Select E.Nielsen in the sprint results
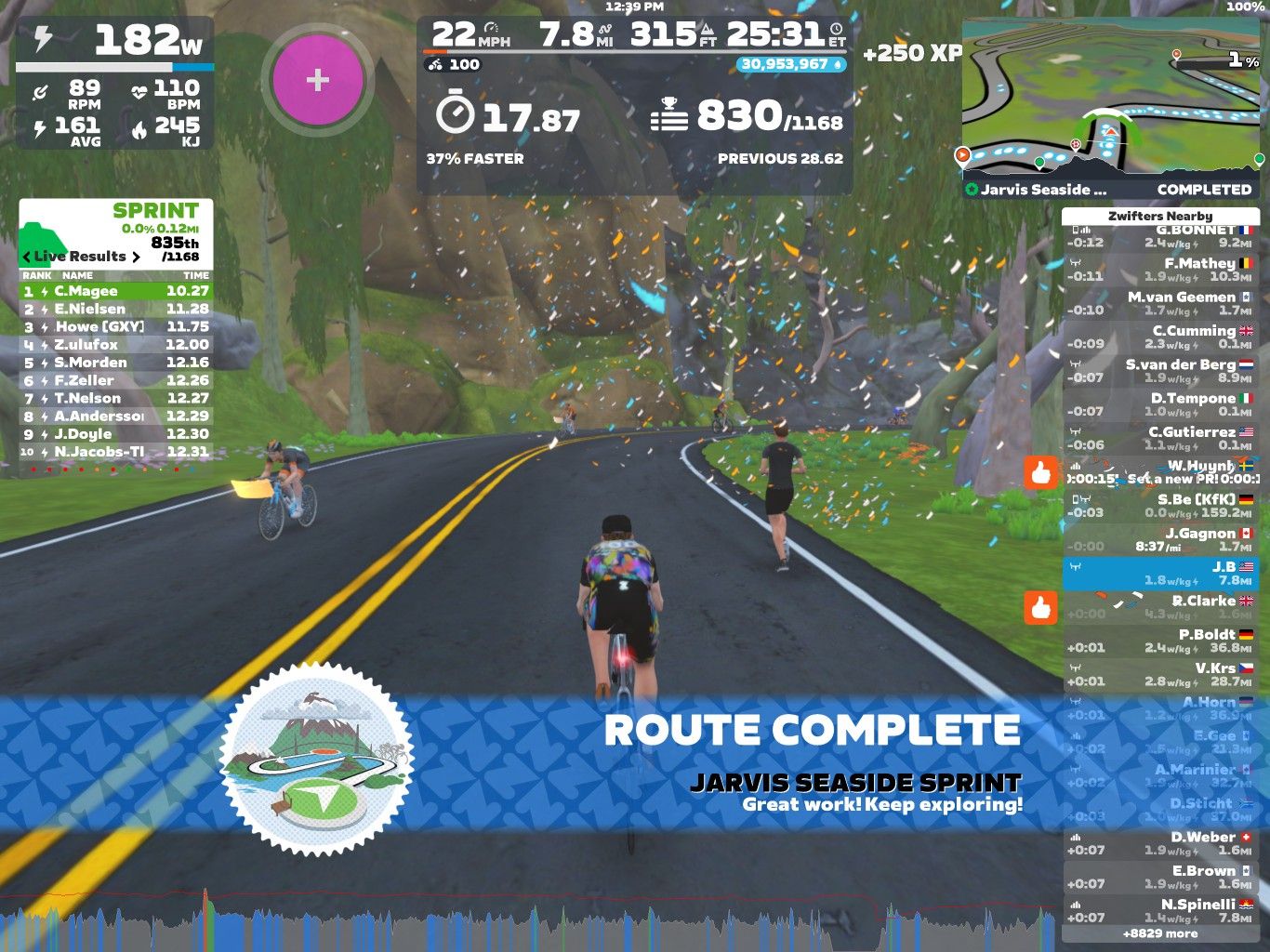Viewport: 1270px width, 952px height. 115,309
